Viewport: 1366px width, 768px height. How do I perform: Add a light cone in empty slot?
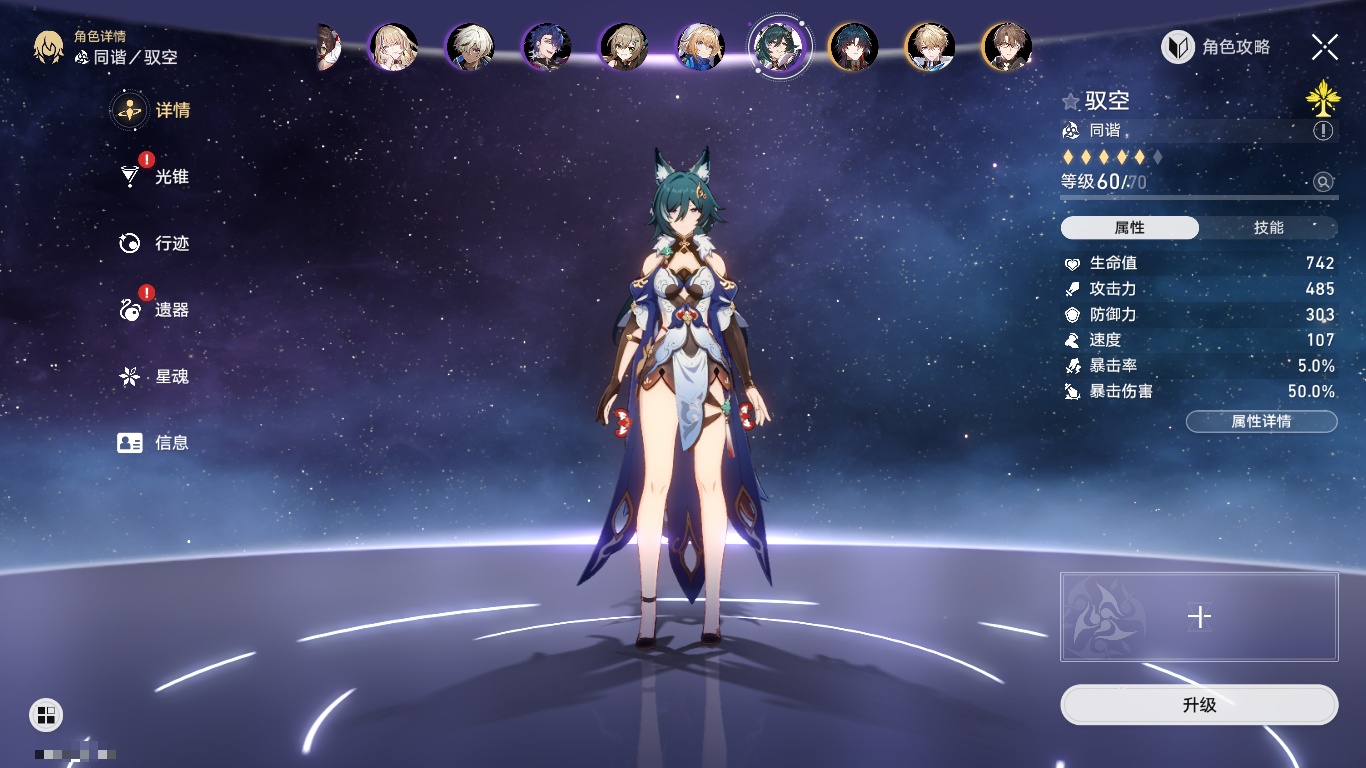point(1199,617)
